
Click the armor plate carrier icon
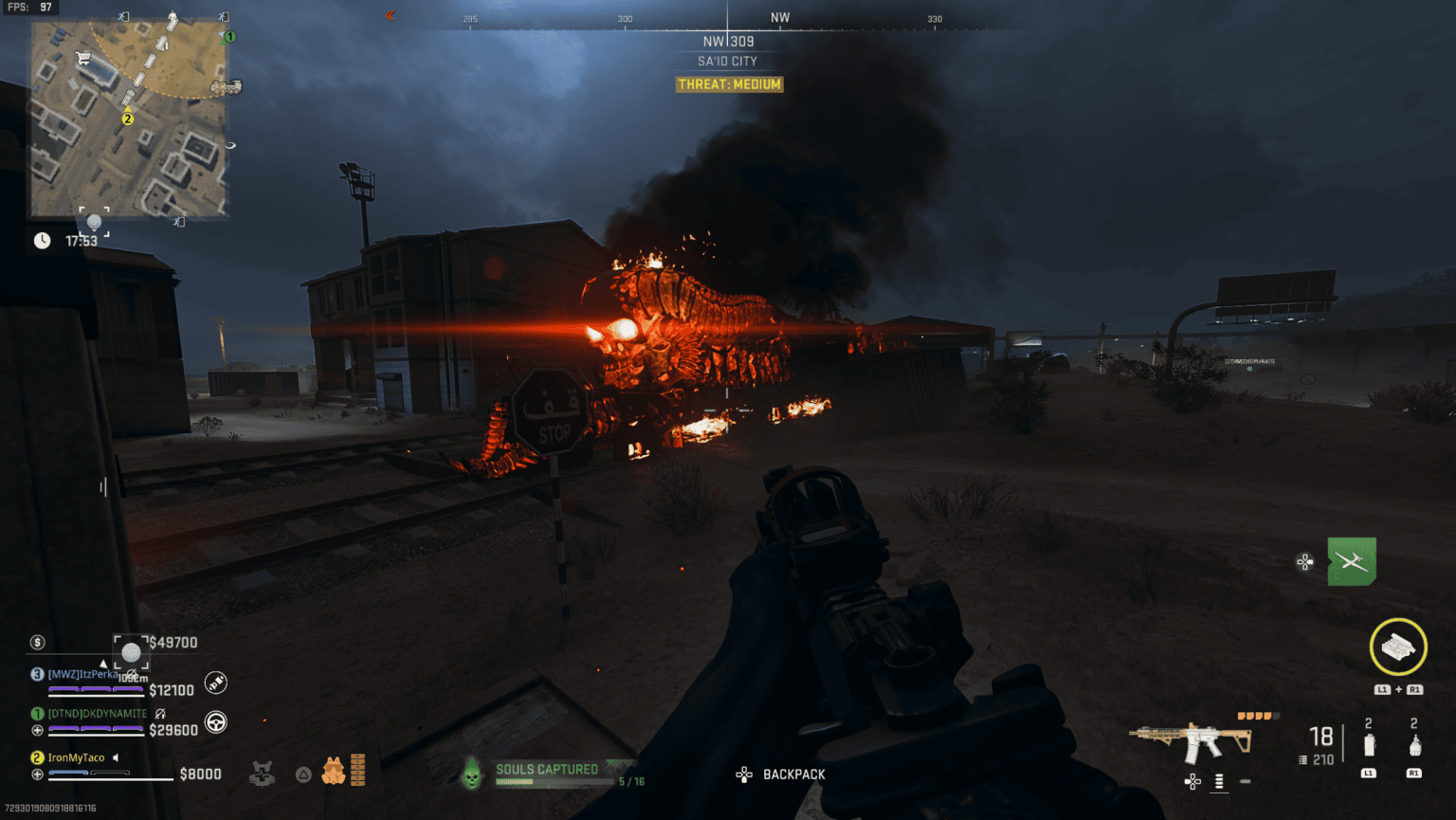262,774
